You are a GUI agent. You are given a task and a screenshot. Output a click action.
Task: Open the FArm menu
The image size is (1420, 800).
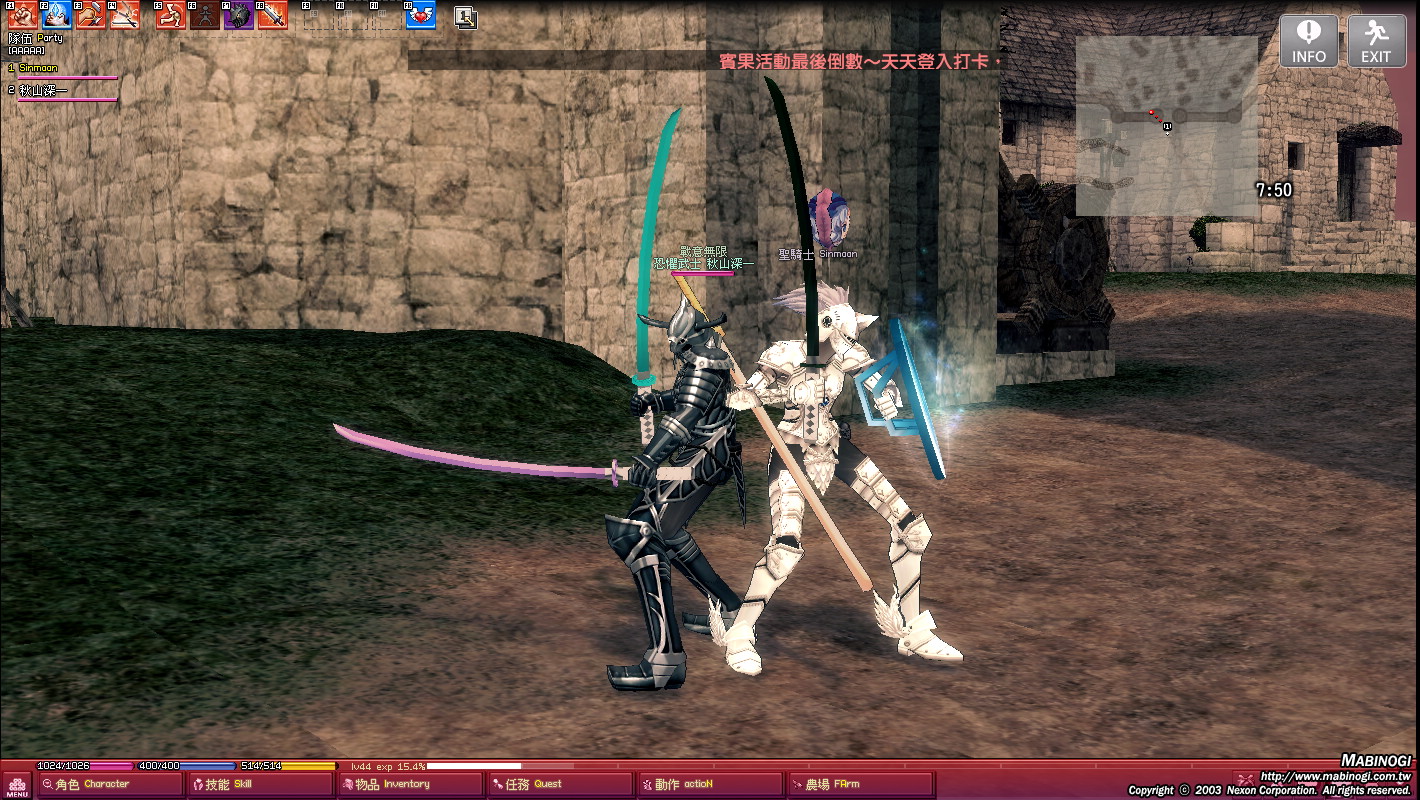point(858,785)
